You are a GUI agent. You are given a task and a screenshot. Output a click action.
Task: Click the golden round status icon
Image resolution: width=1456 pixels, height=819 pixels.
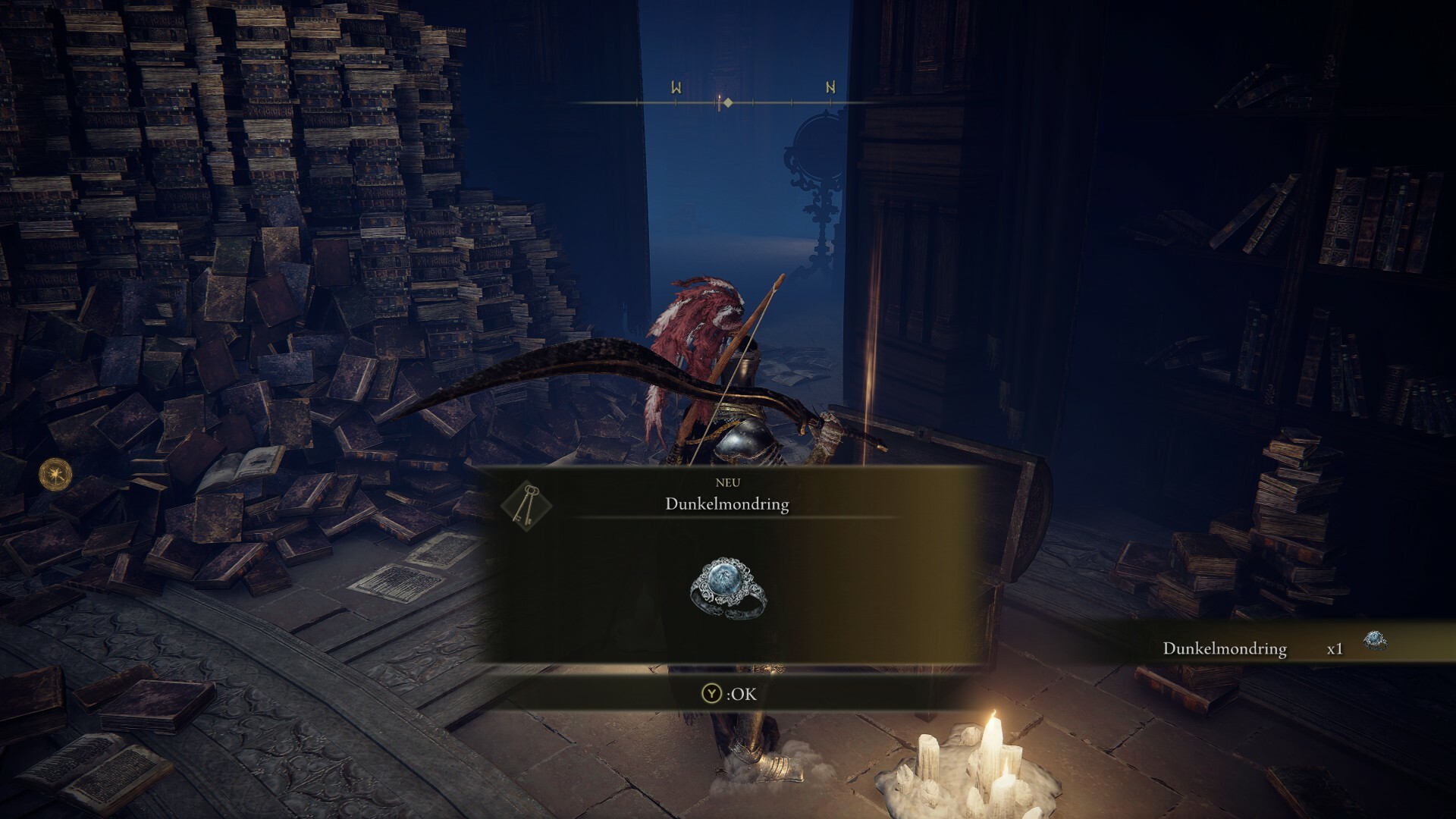(55, 474)
